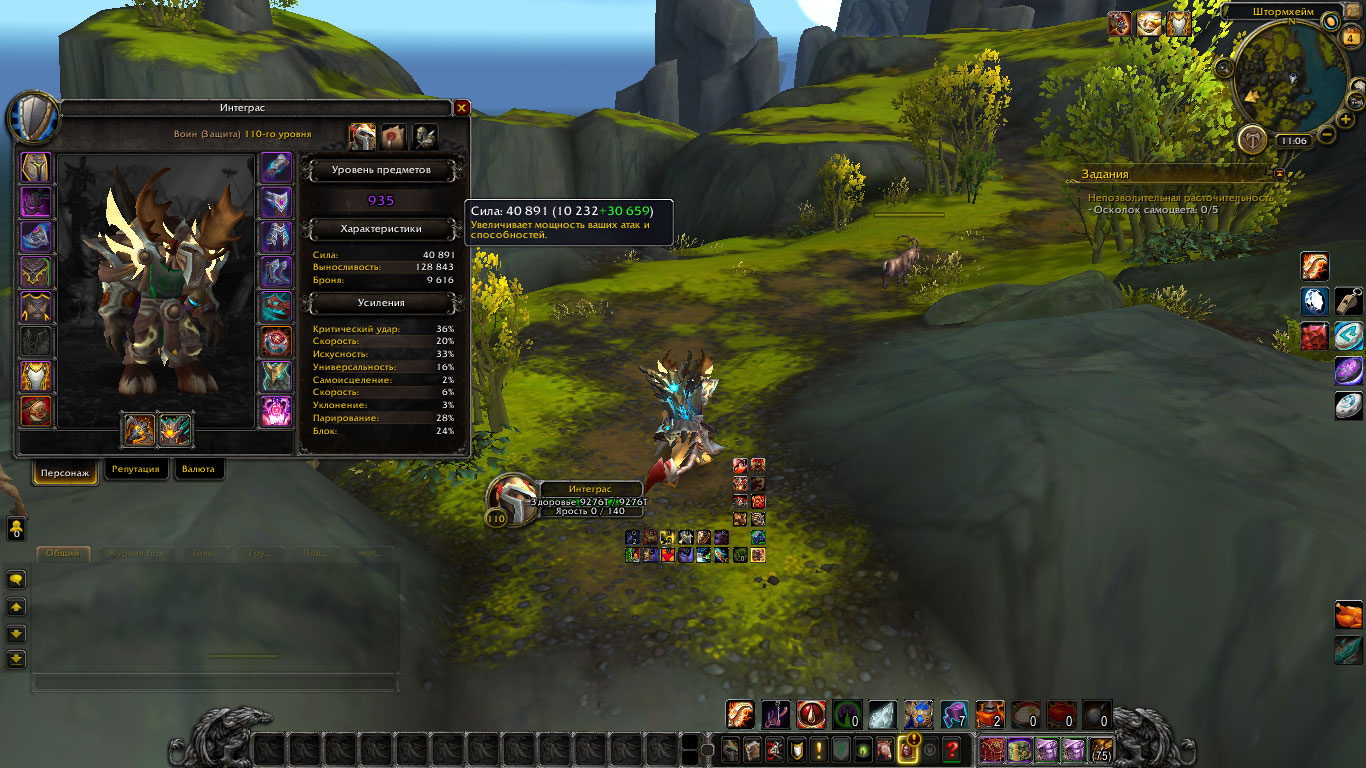
Task: Open the red question mark help button
Action: pos(952,748)
